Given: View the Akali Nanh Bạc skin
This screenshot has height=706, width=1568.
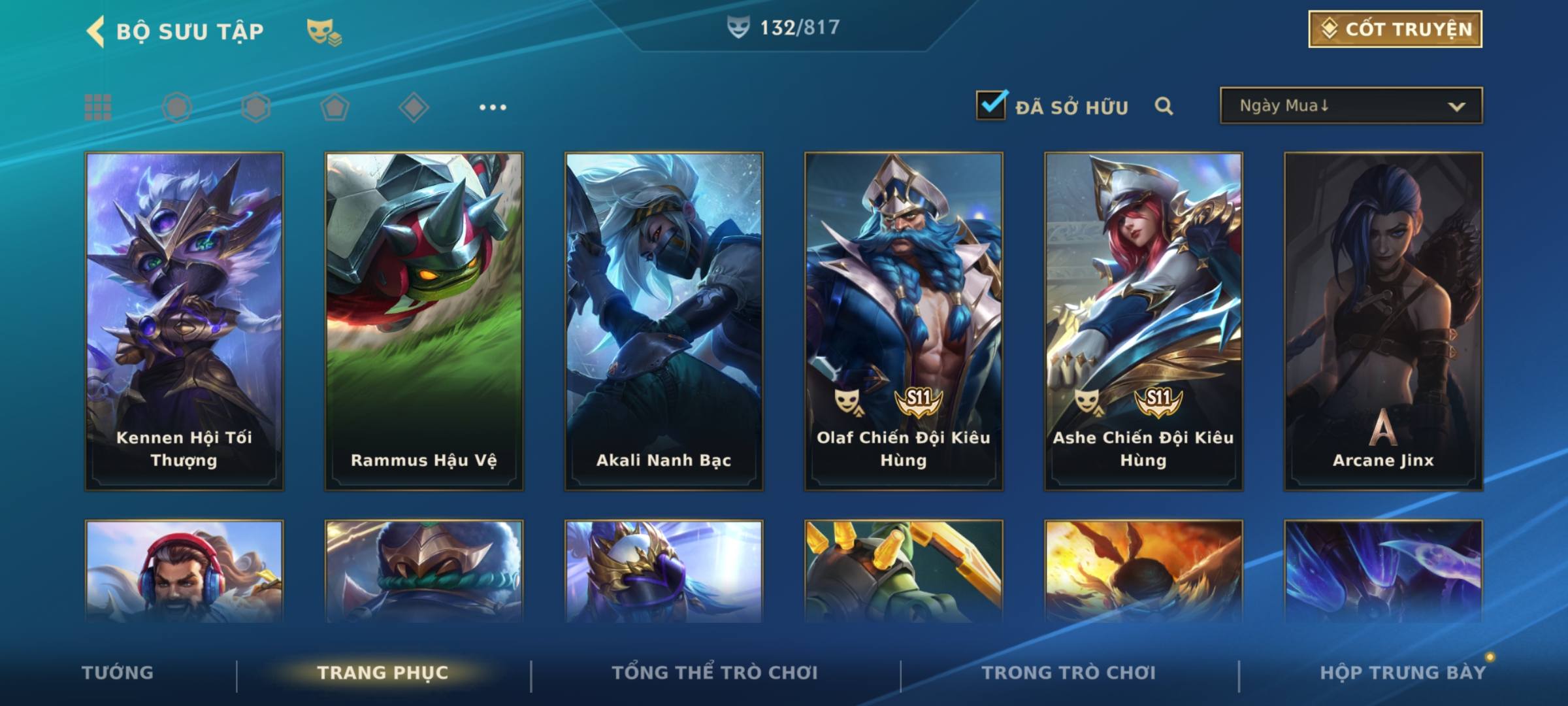Looking at the screenshot, I should coord(664,321).
